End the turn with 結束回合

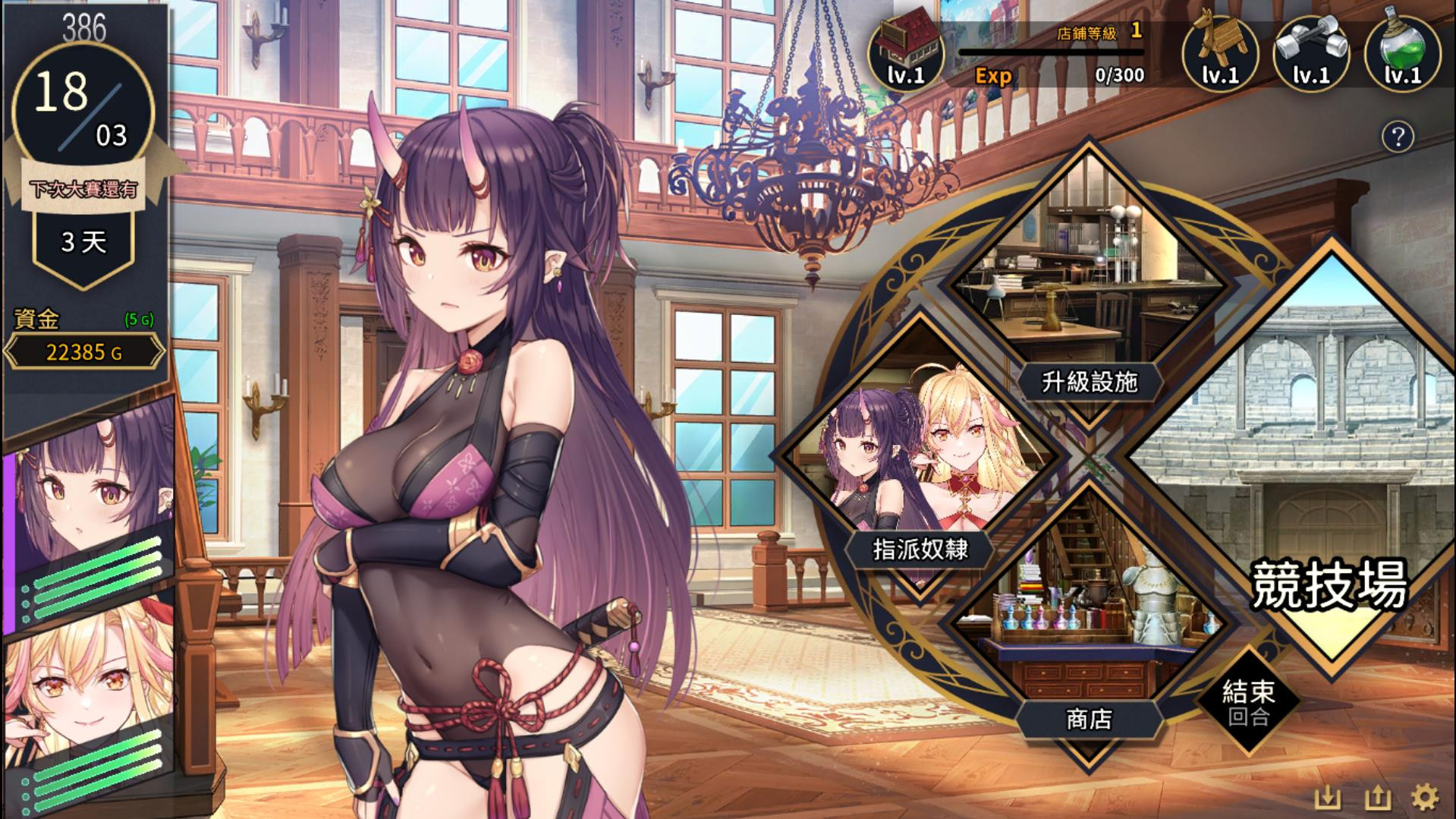(x=1248, y=702)
